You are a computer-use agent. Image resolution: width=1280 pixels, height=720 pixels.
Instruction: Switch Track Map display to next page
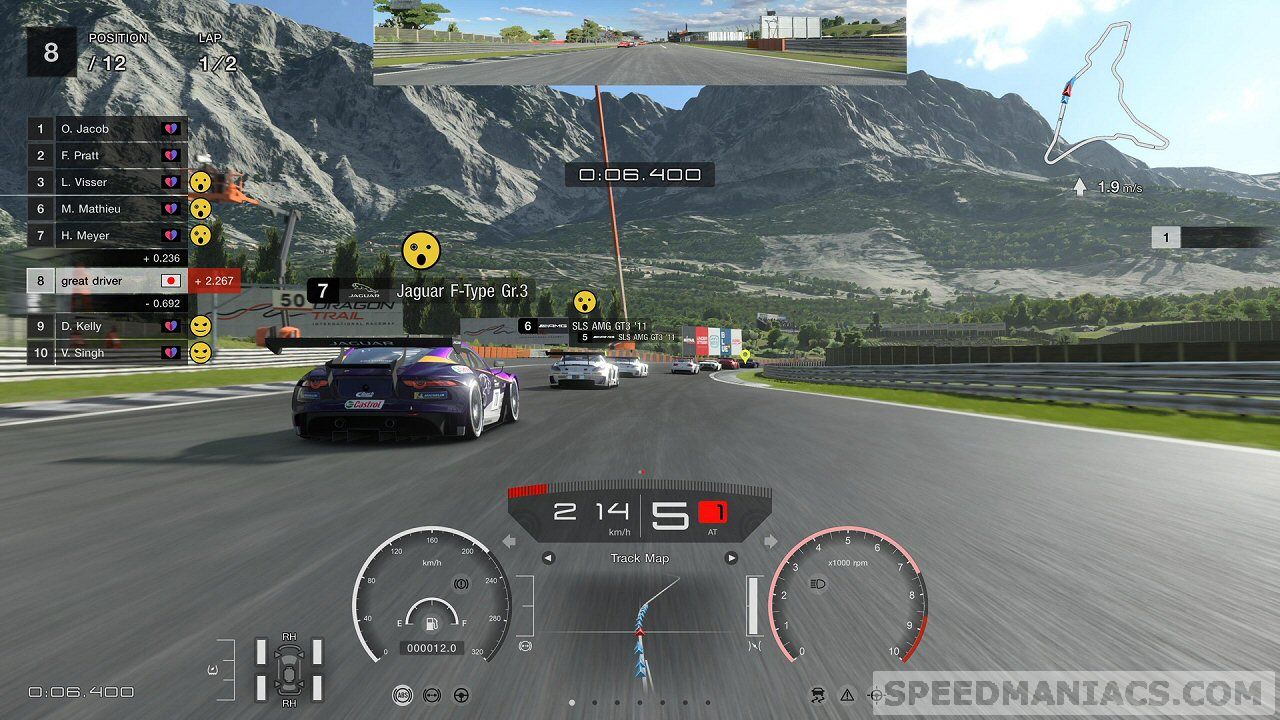coord(731,558)
